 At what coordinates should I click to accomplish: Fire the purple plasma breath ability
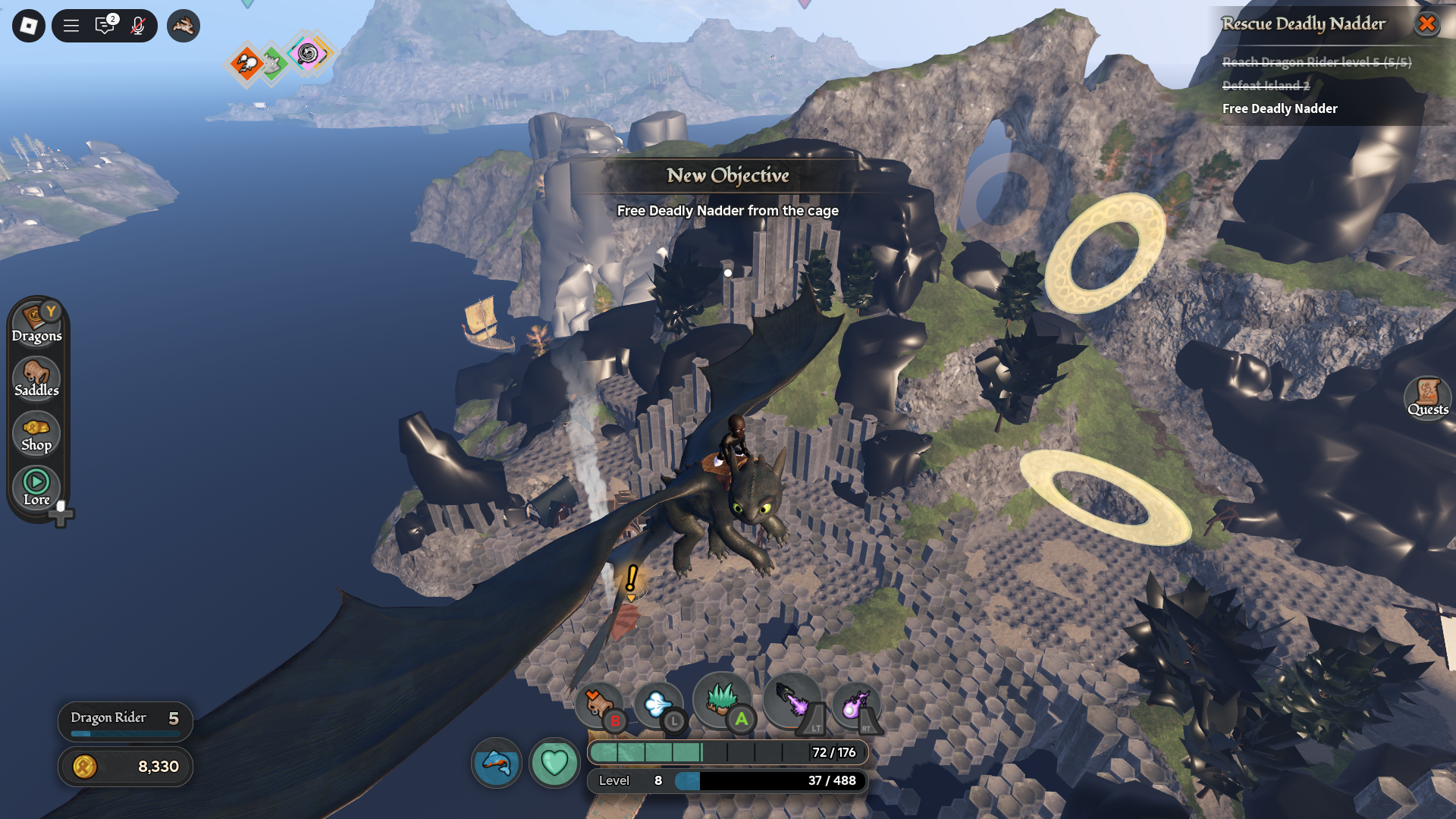pos(792,701)
